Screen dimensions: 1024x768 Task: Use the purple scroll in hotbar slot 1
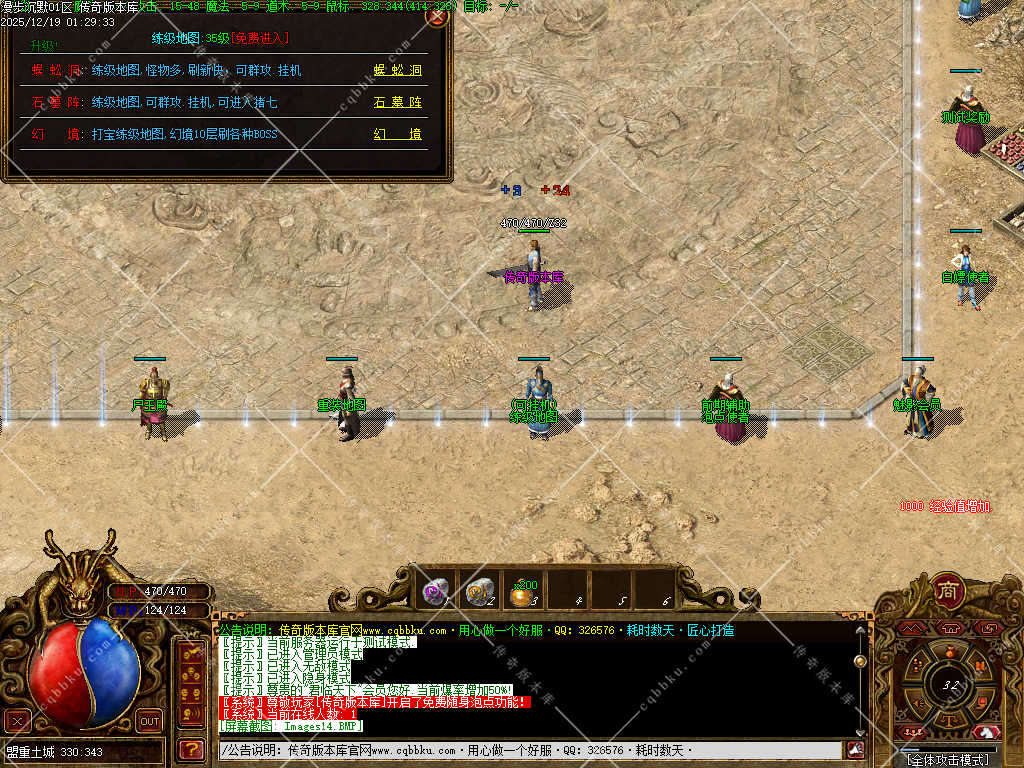point(436,591)
